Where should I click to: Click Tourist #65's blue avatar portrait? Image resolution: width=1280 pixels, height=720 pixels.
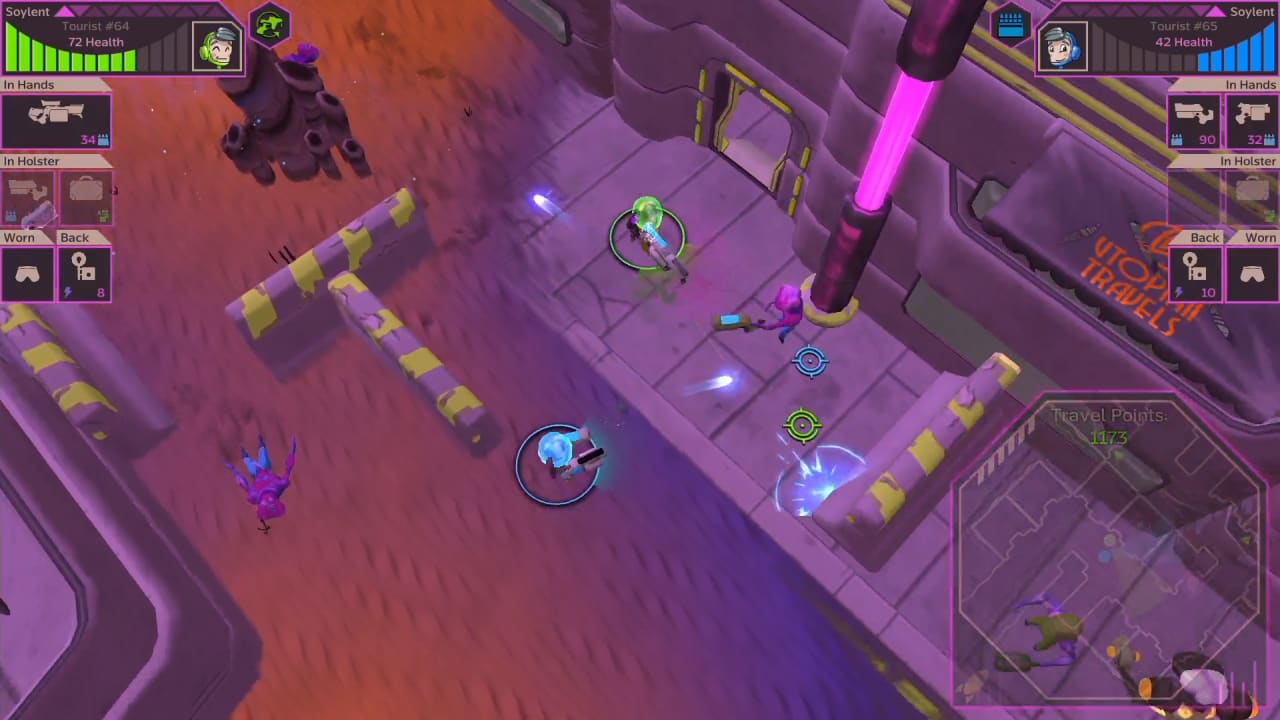[x=1062, y=45]
